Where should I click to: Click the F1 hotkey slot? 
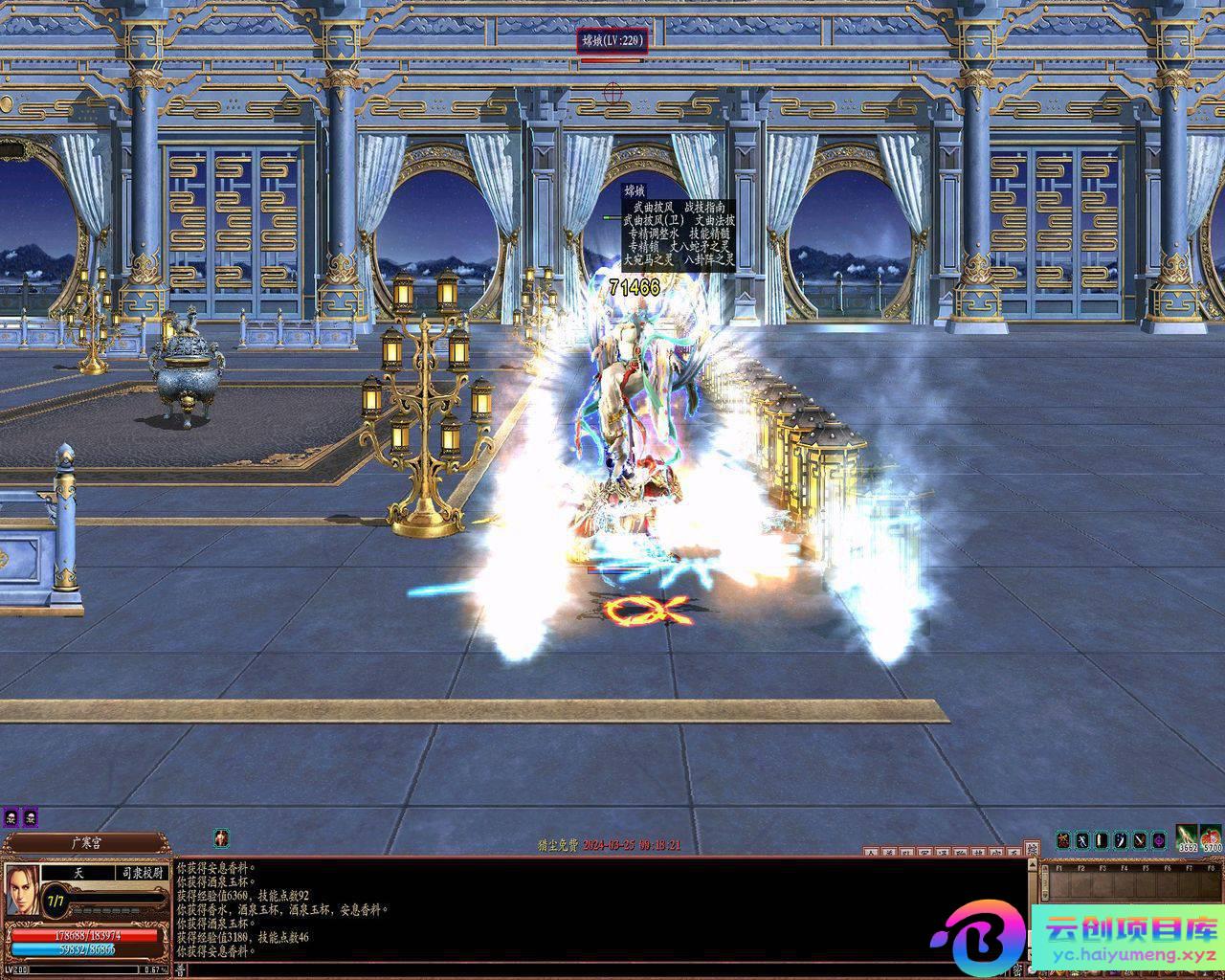click(1060, 883)
